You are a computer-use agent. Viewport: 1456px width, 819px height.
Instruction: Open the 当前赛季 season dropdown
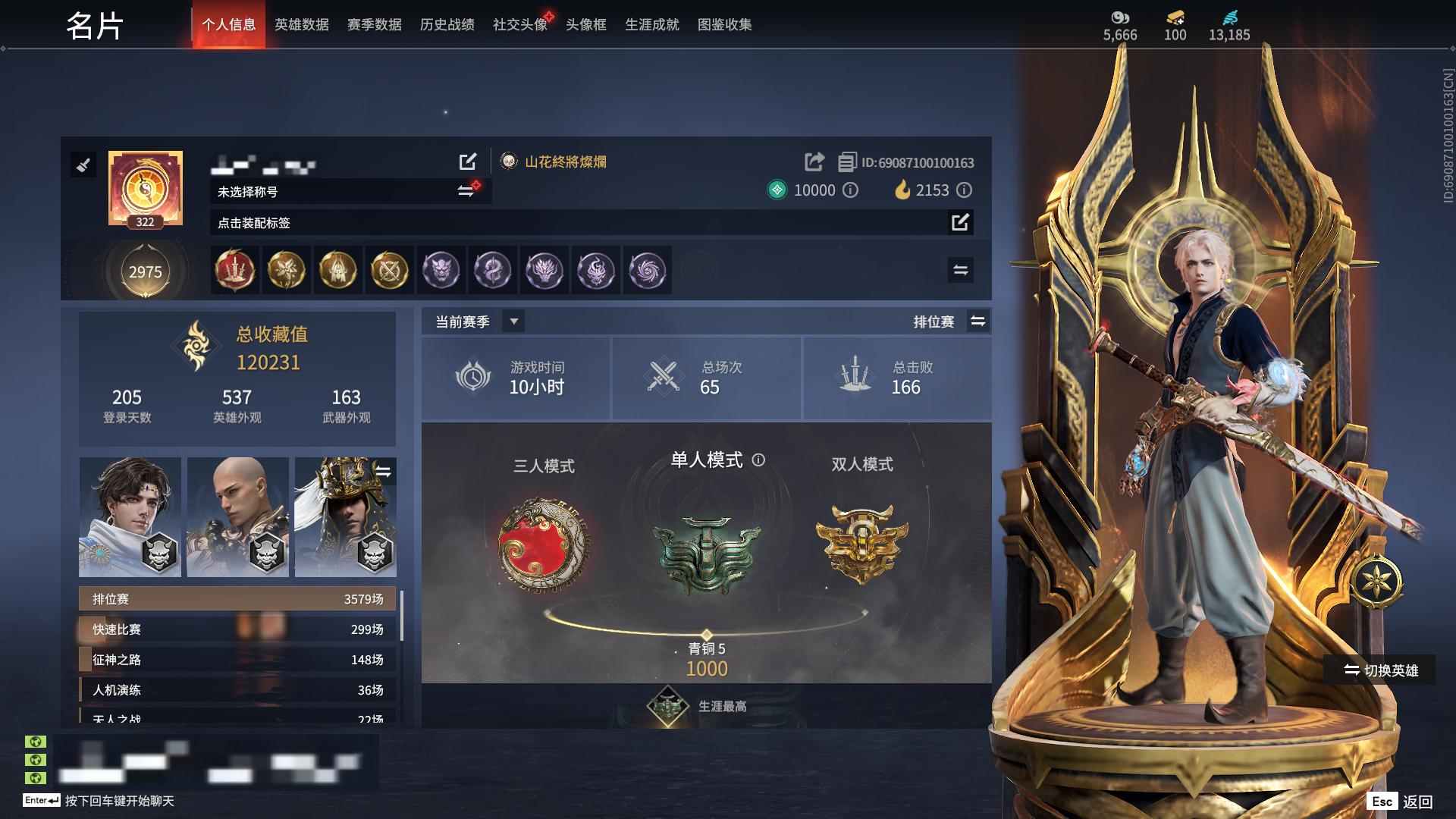click(x=473, y=321)
